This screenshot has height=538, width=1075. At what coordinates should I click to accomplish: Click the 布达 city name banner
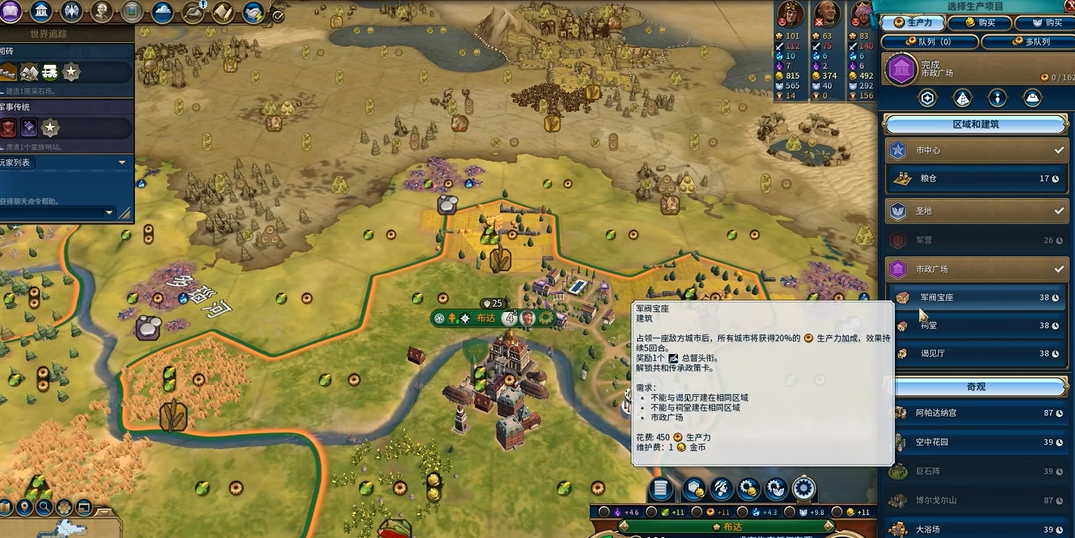point(486,318)
